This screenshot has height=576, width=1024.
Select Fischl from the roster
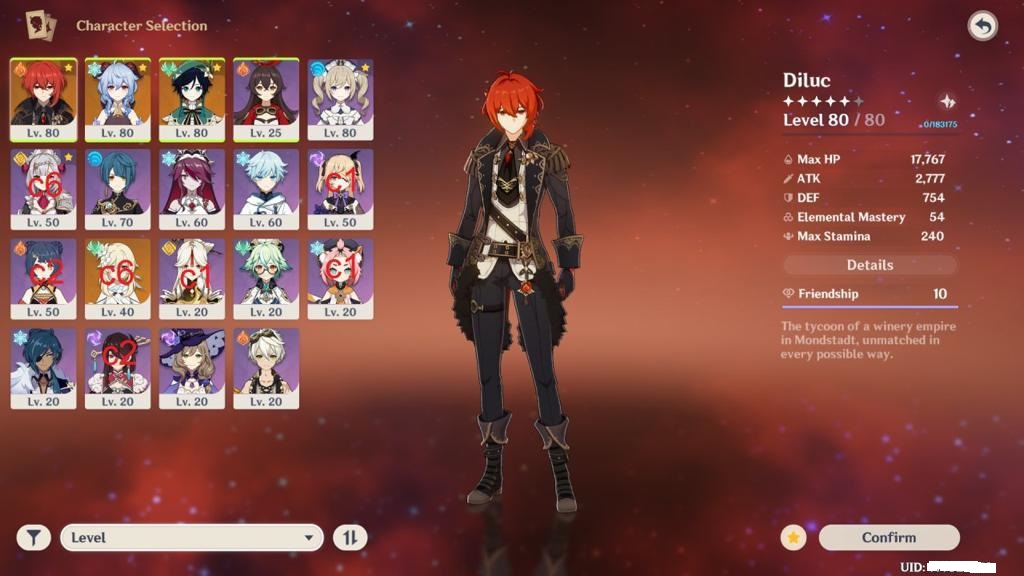click(340, 188)
